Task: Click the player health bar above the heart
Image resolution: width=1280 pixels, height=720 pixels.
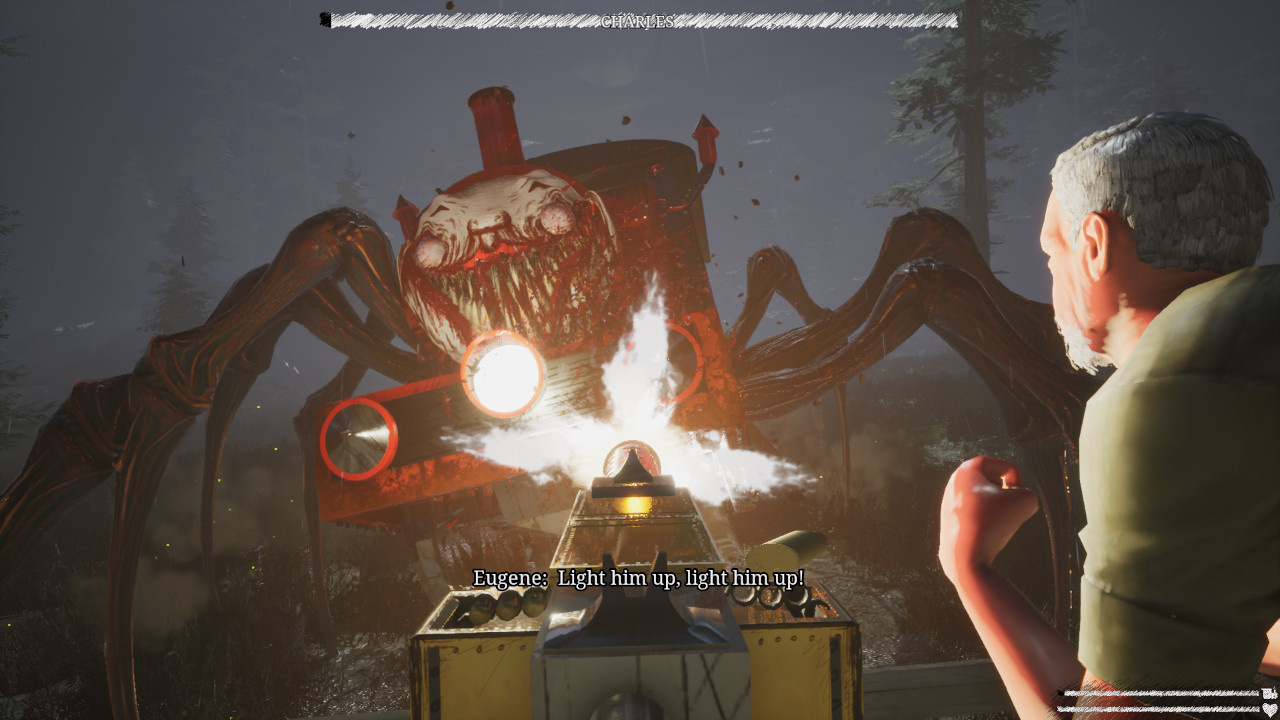Action: point(1155,710)
